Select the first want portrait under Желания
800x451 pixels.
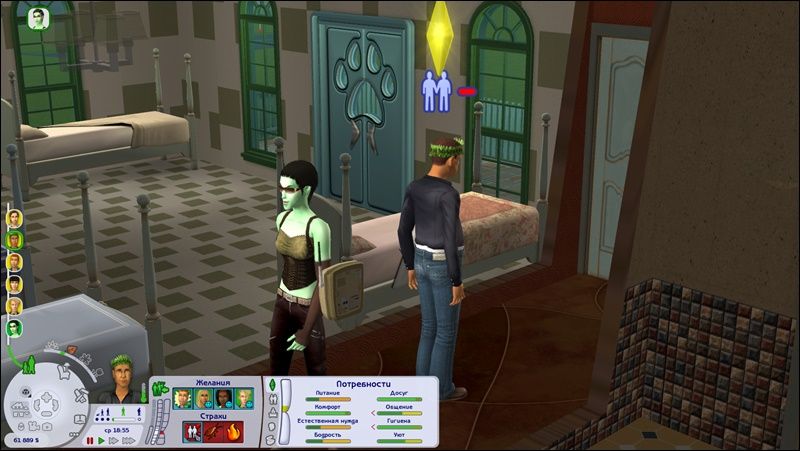tap(184, 398)
